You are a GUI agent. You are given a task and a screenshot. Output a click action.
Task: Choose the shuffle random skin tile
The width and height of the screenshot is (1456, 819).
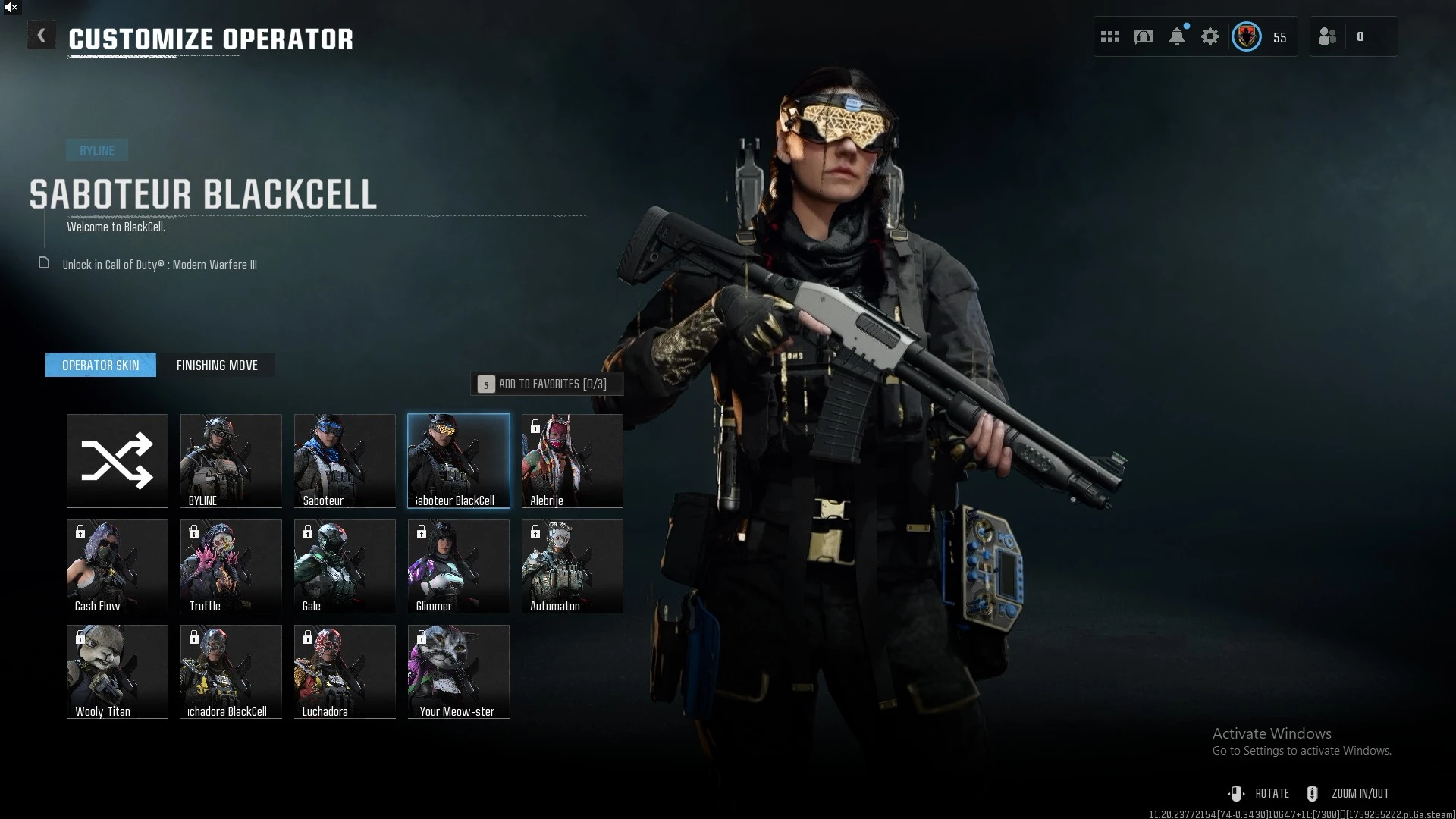pos(118,460)
